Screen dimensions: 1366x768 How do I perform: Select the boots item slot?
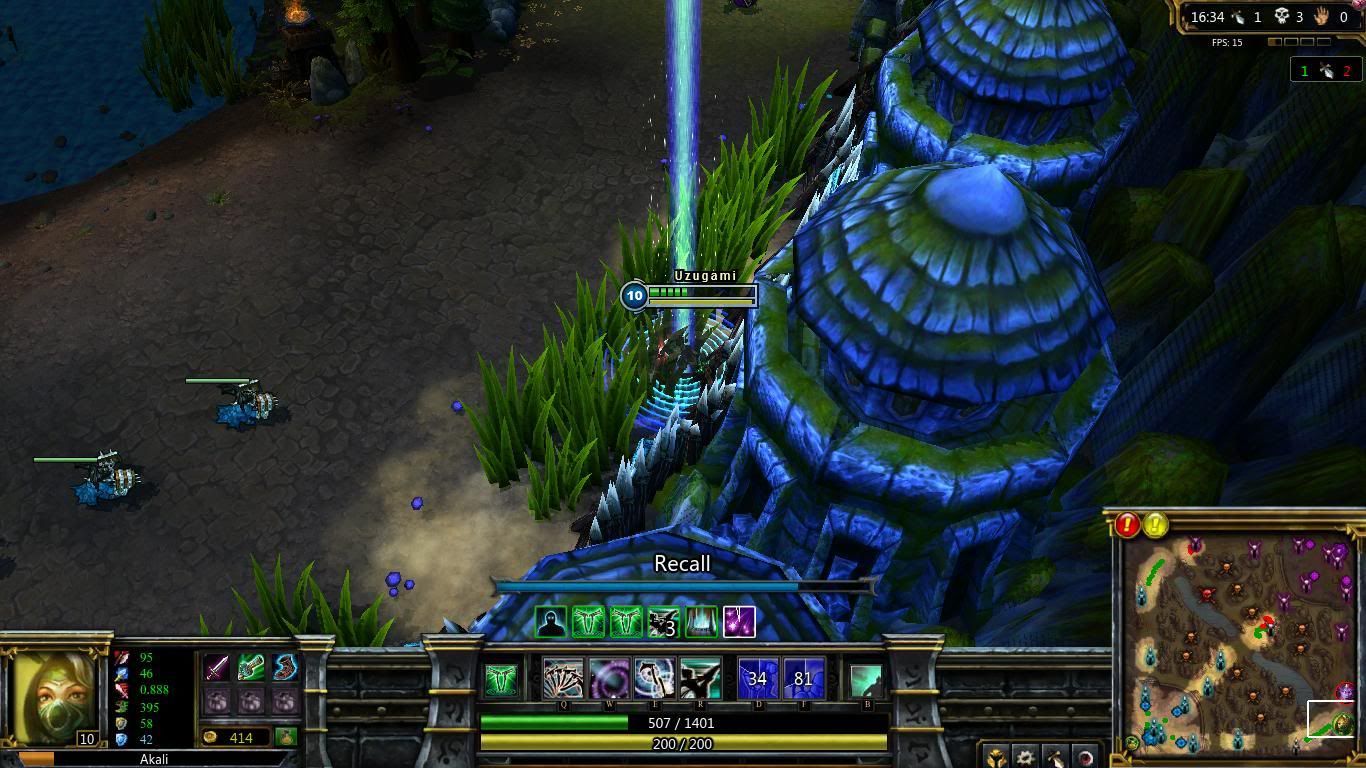pyautogui.click(x=284, y=667)
